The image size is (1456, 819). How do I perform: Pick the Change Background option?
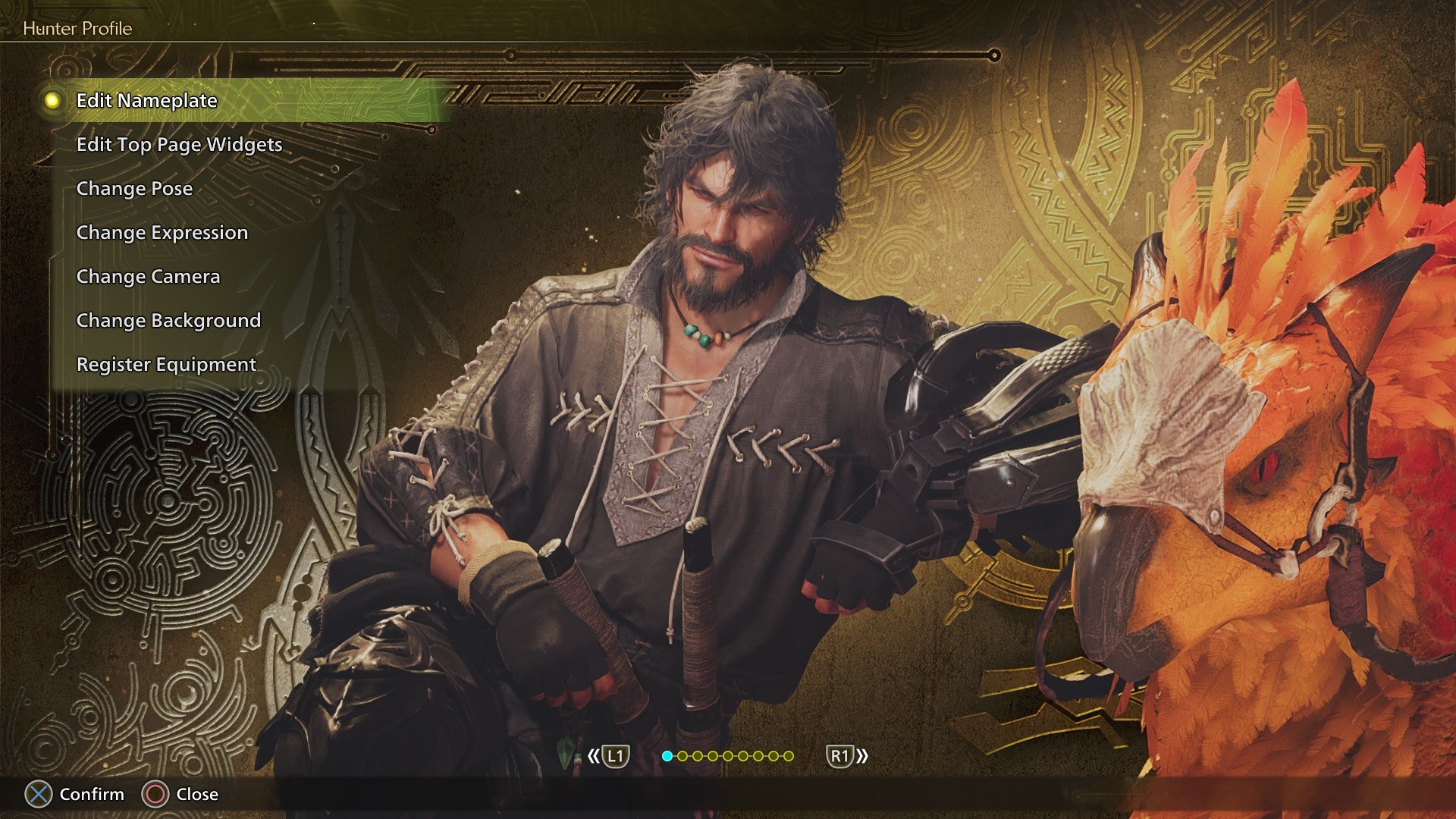click(168, 321)
